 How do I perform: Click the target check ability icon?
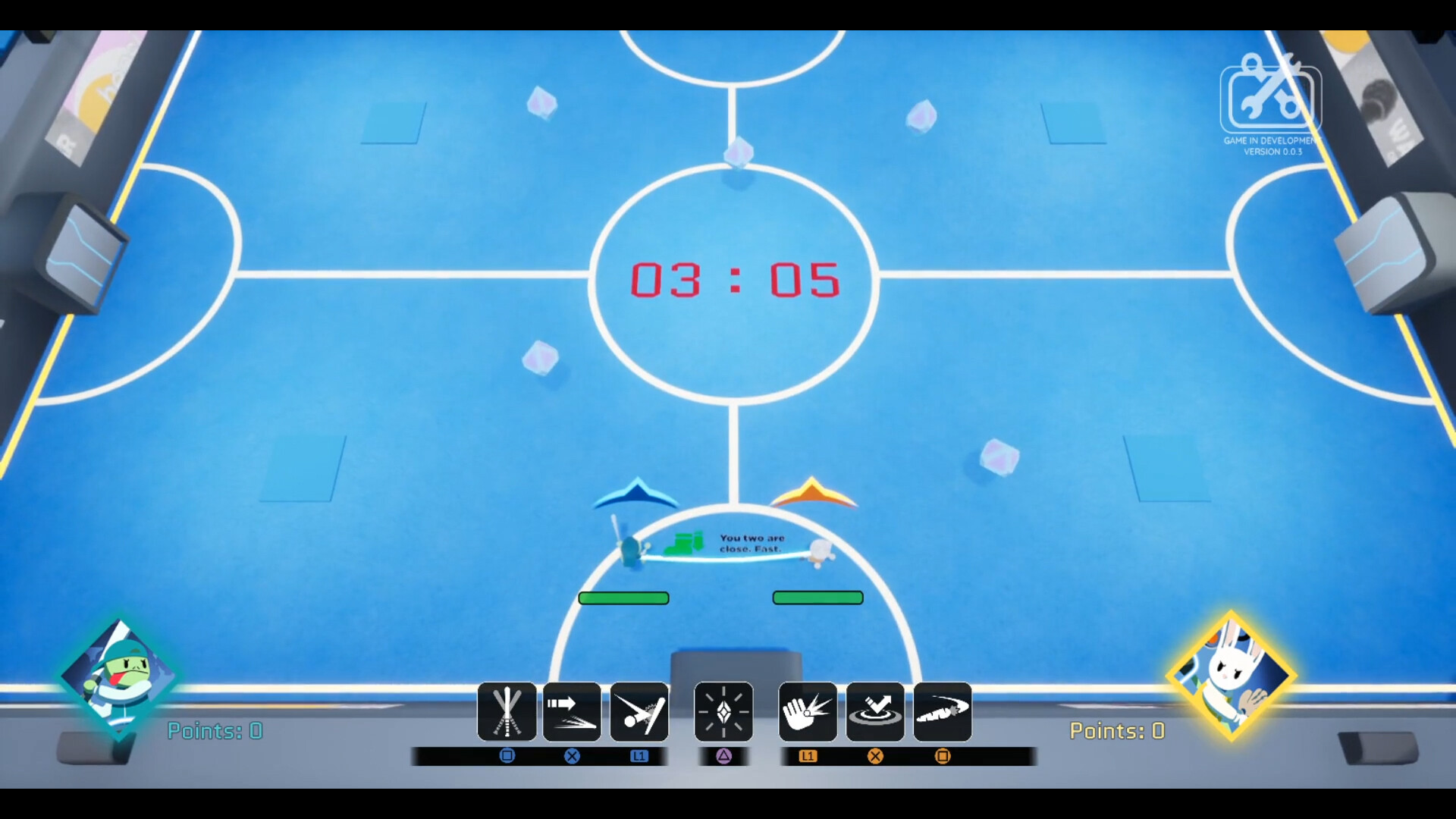click(874, 711)
